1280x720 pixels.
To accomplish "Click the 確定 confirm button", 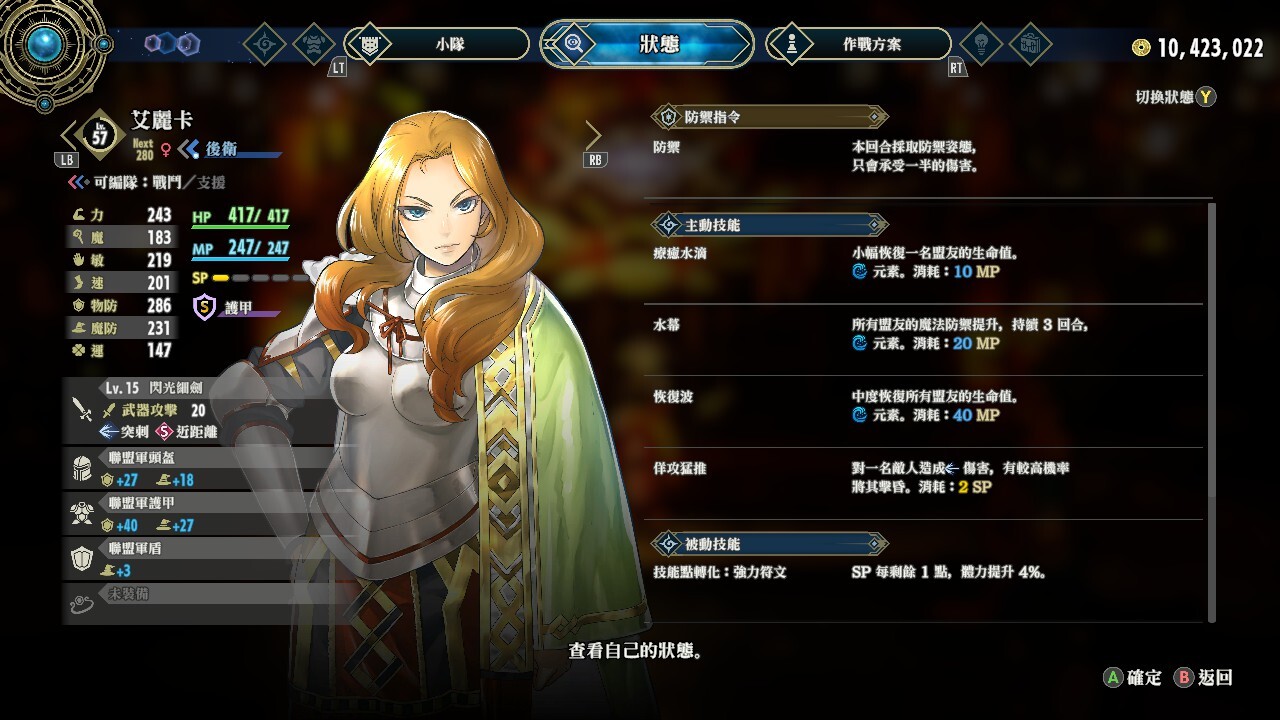I will tap(1133, 678).
